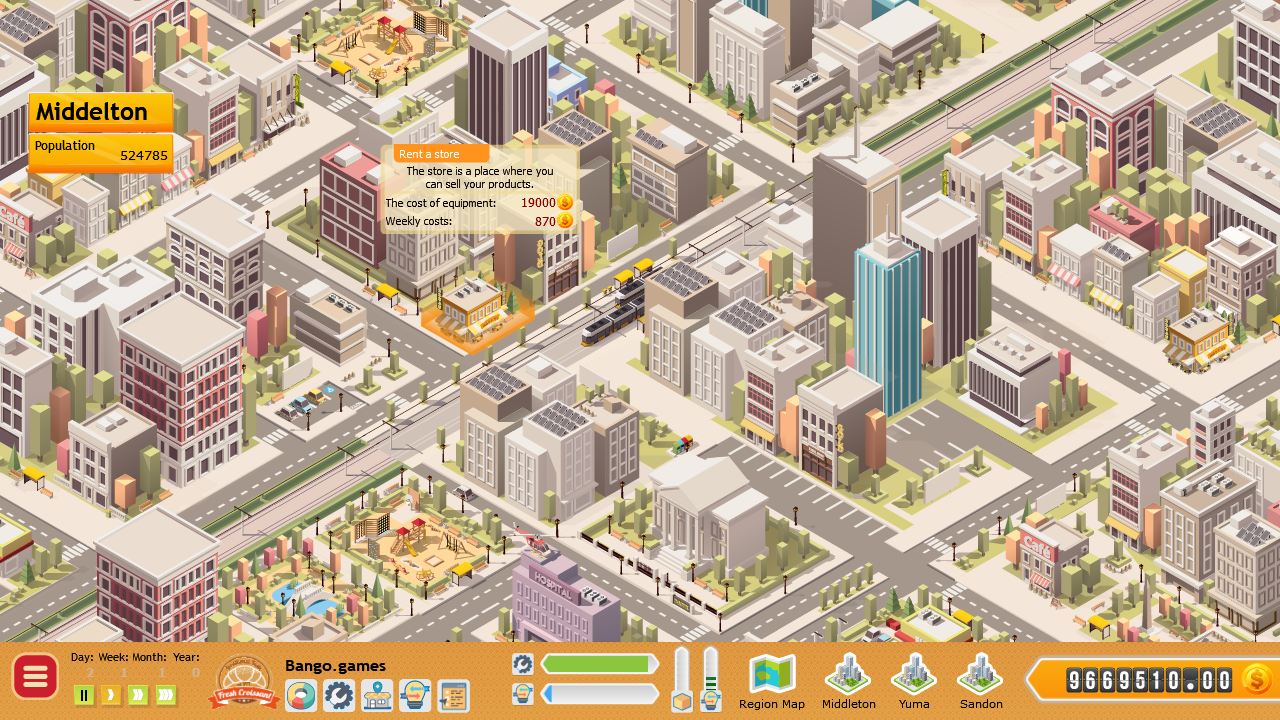
Task: Open the research lightbulb panel
Action: (413, 694)
